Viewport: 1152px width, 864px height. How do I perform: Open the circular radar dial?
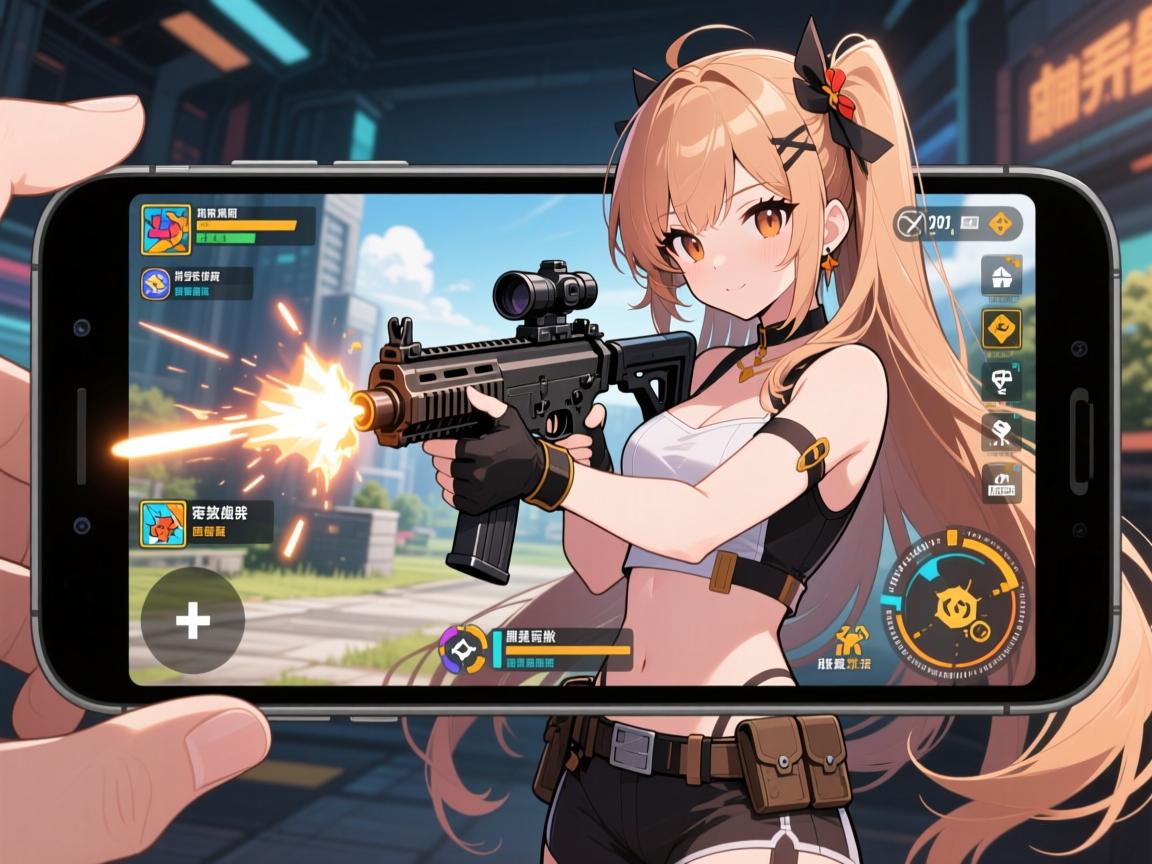tap(955, 603)
